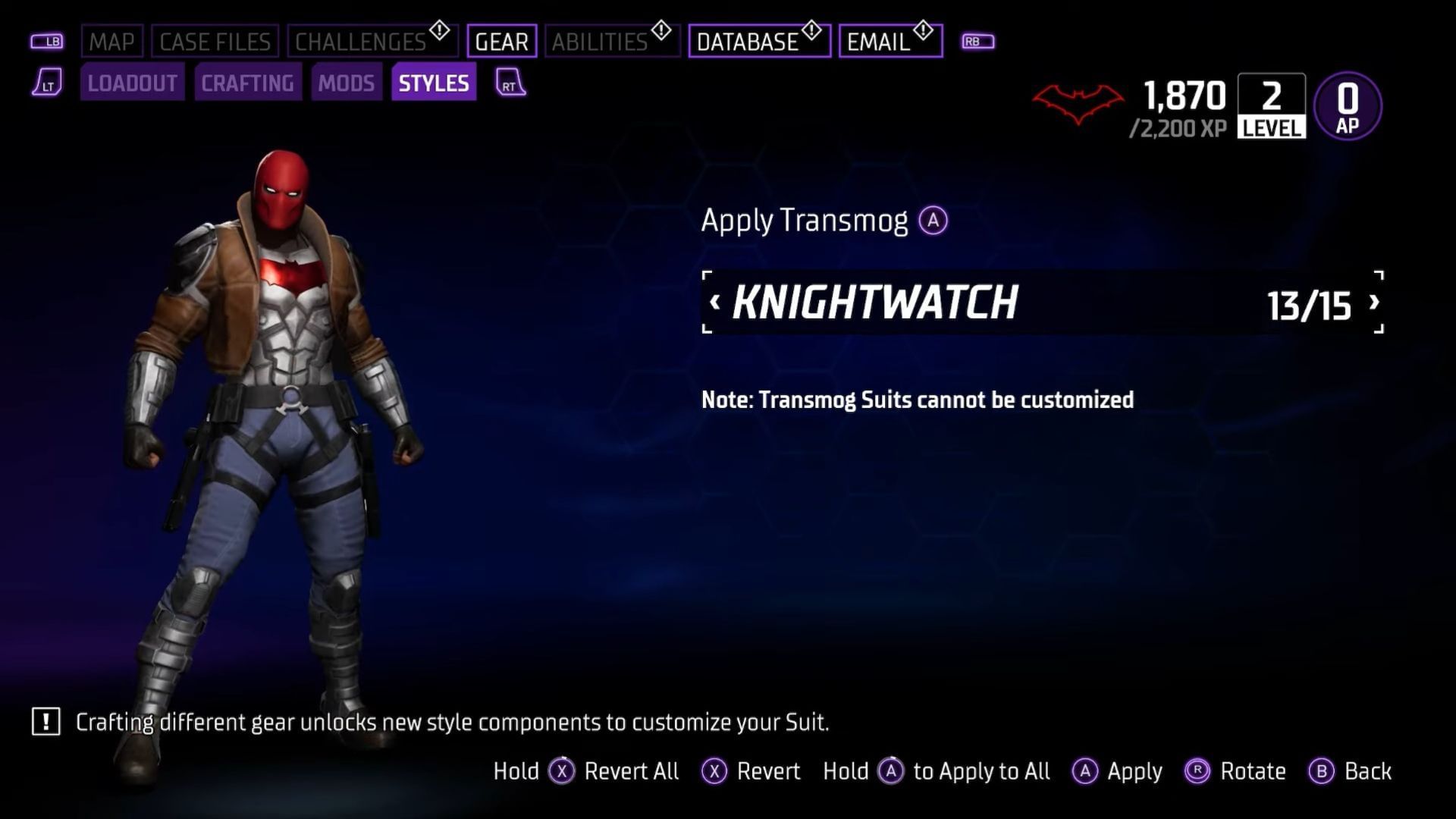This screenshot has width=1456, height=819.
Task: Switch to the MODS sub-tab
Action: point(347,83)
